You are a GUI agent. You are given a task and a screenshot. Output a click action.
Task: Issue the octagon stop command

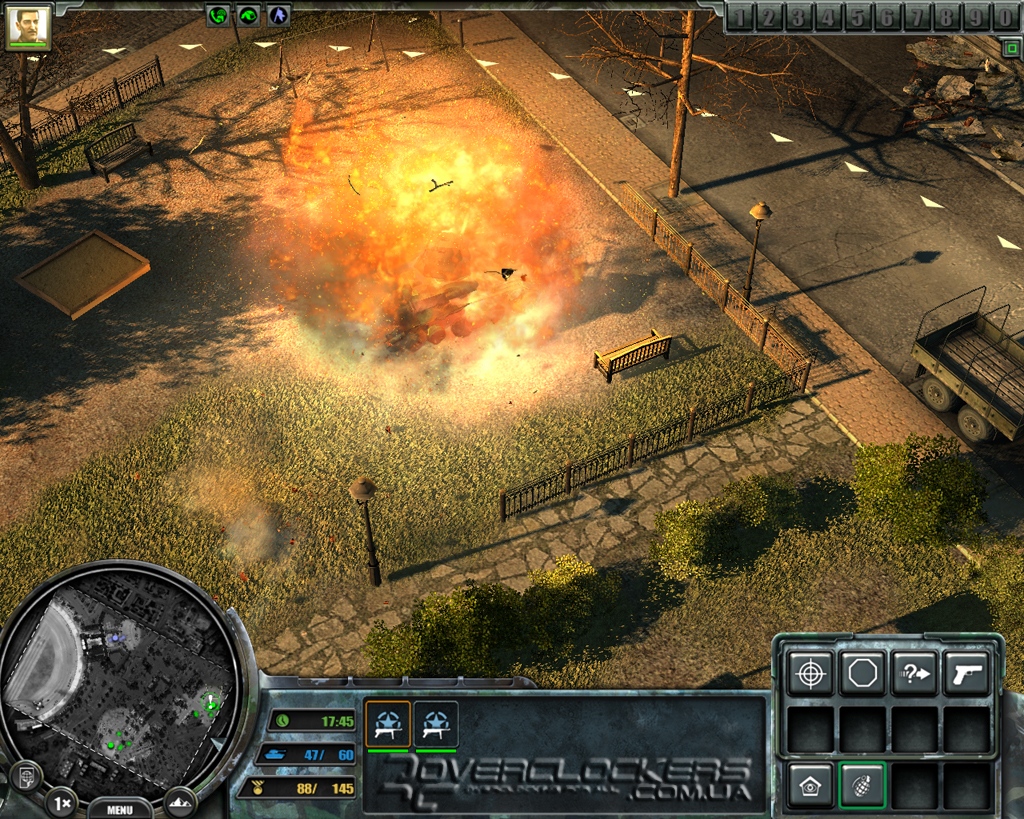pyautogui.click(x=861, y=673)
